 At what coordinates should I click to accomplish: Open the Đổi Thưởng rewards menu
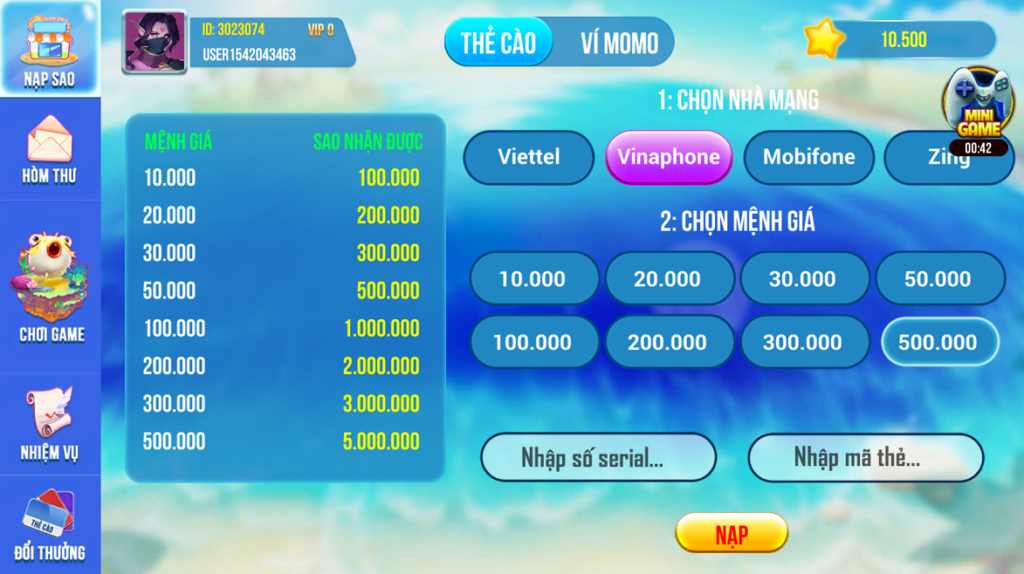[x=50, y=524]
